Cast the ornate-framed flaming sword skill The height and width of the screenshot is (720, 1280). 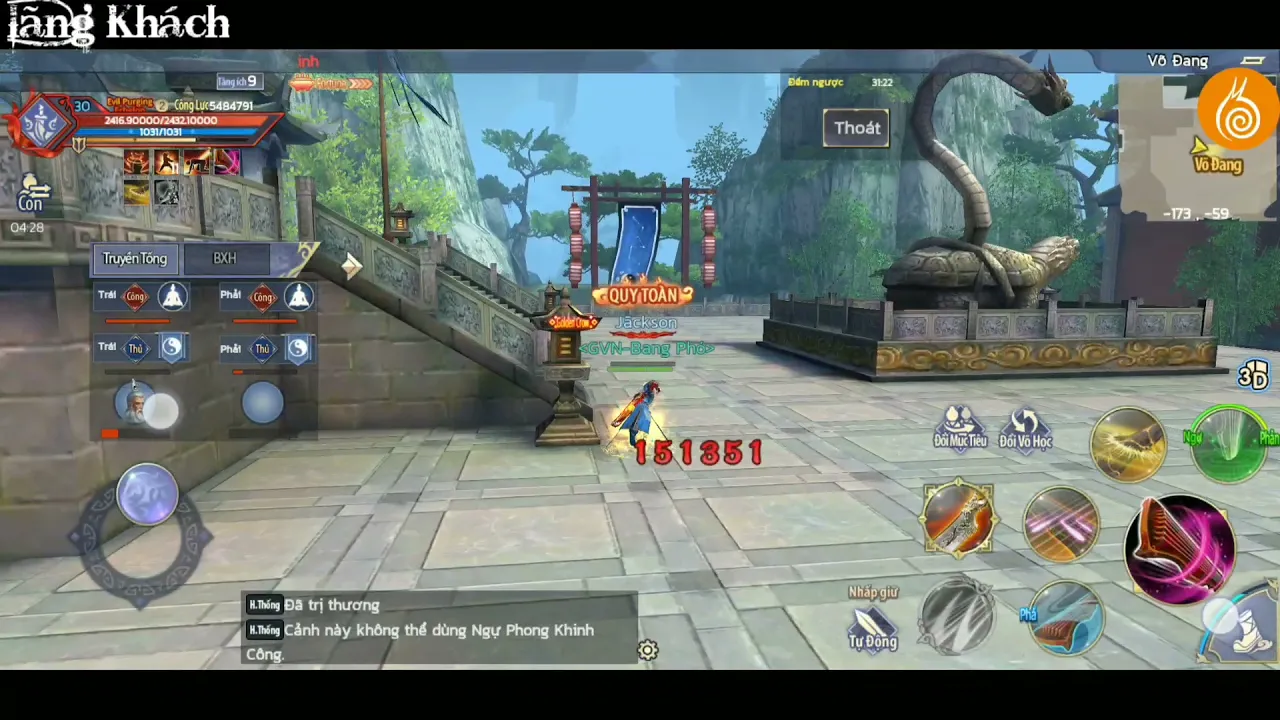pos(958,519)
